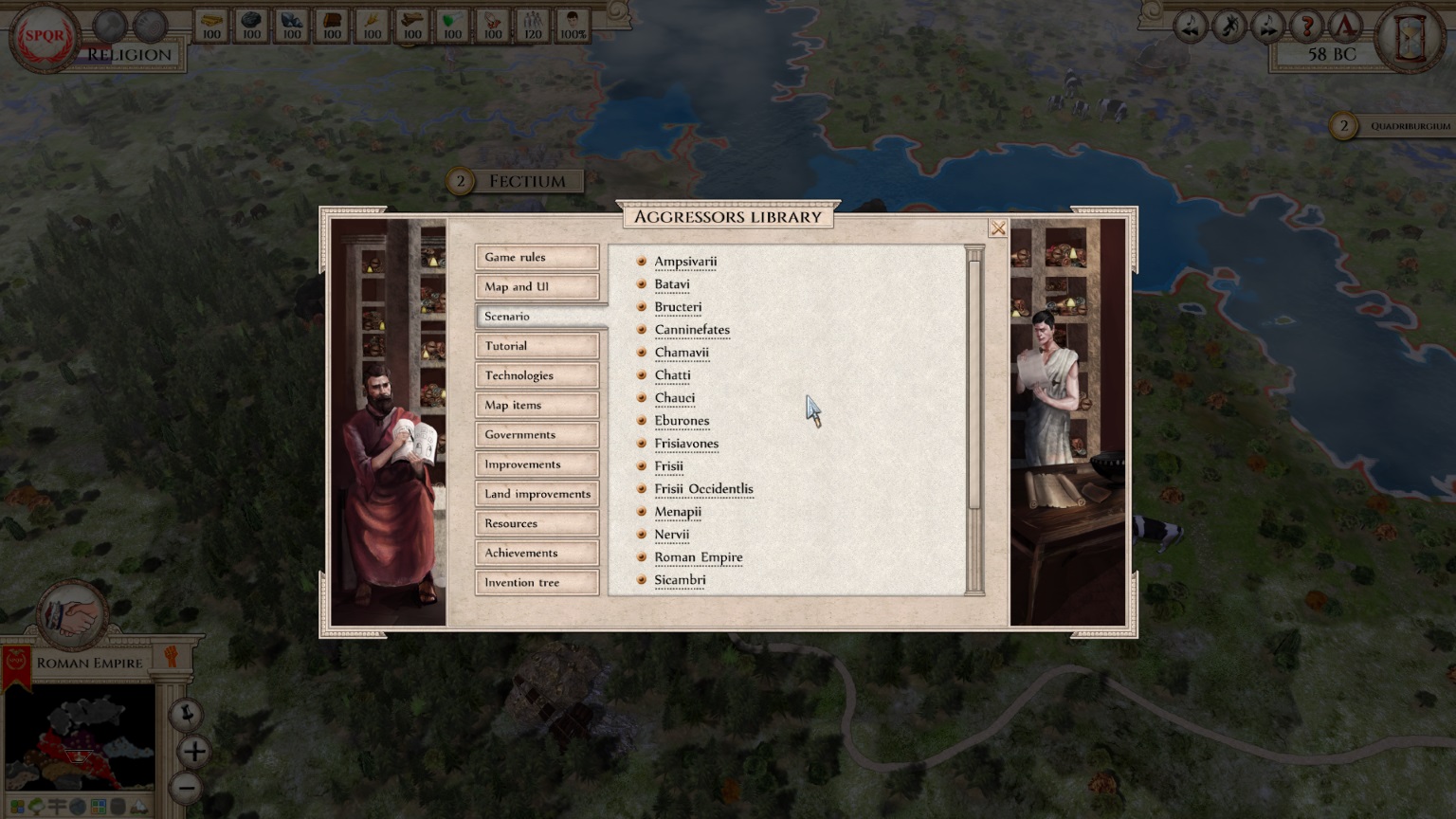The image size is (1456, 819).
Task: Select the Frisii Occidentlis link
Action: pos(703,489)
